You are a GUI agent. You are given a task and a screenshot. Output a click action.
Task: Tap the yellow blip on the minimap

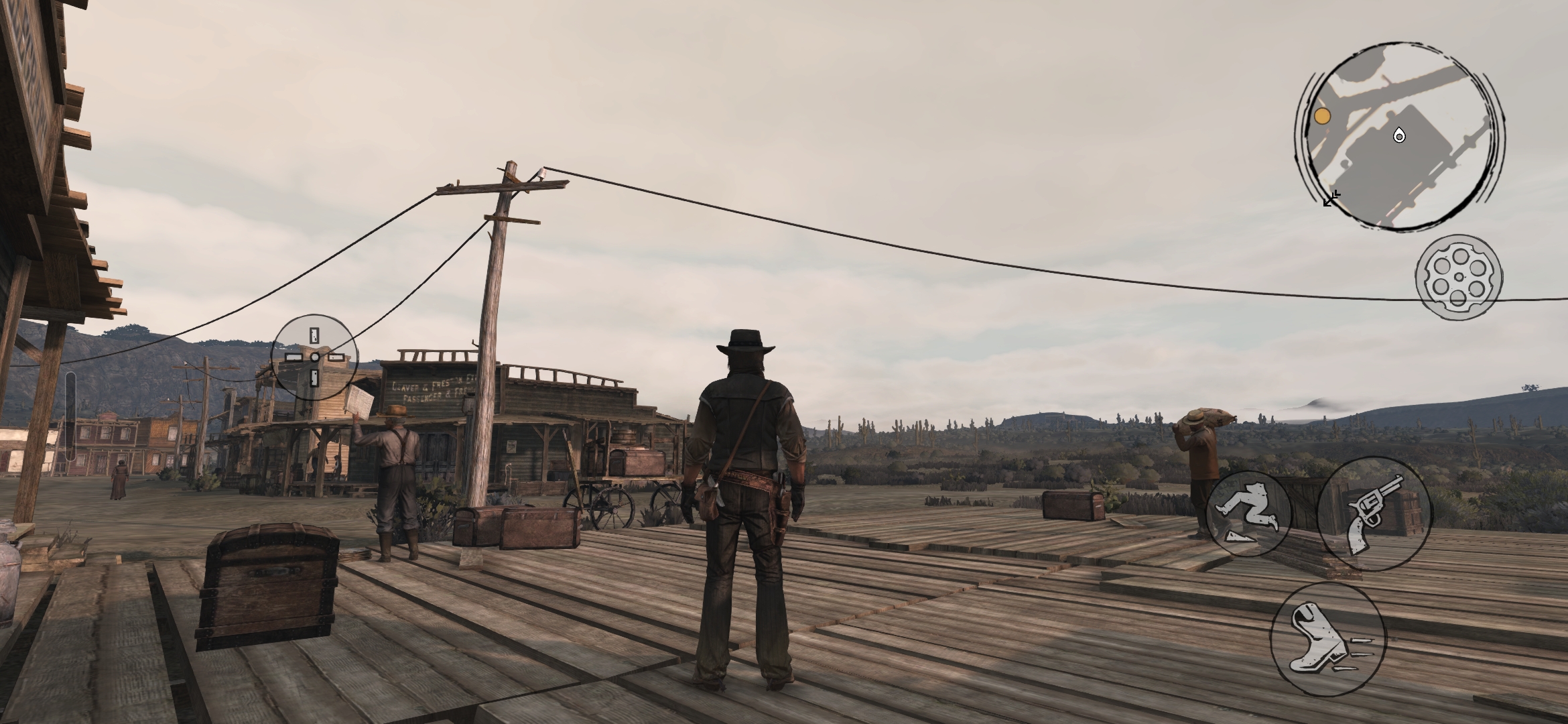[x=1321, y=117]
